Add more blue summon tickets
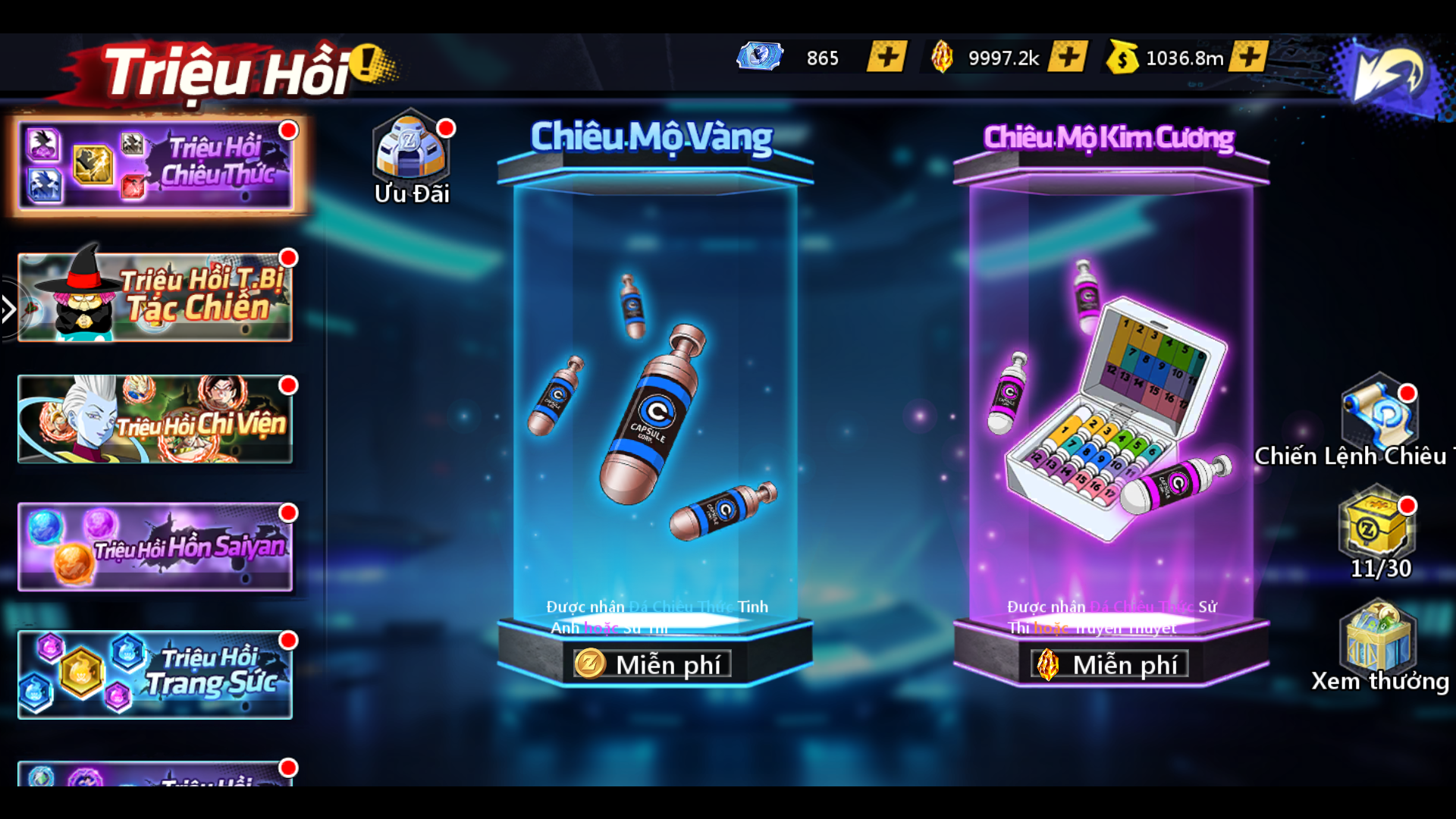This screenshot has width=1456, height=819. pyautogui.click(x=886, y=57)
